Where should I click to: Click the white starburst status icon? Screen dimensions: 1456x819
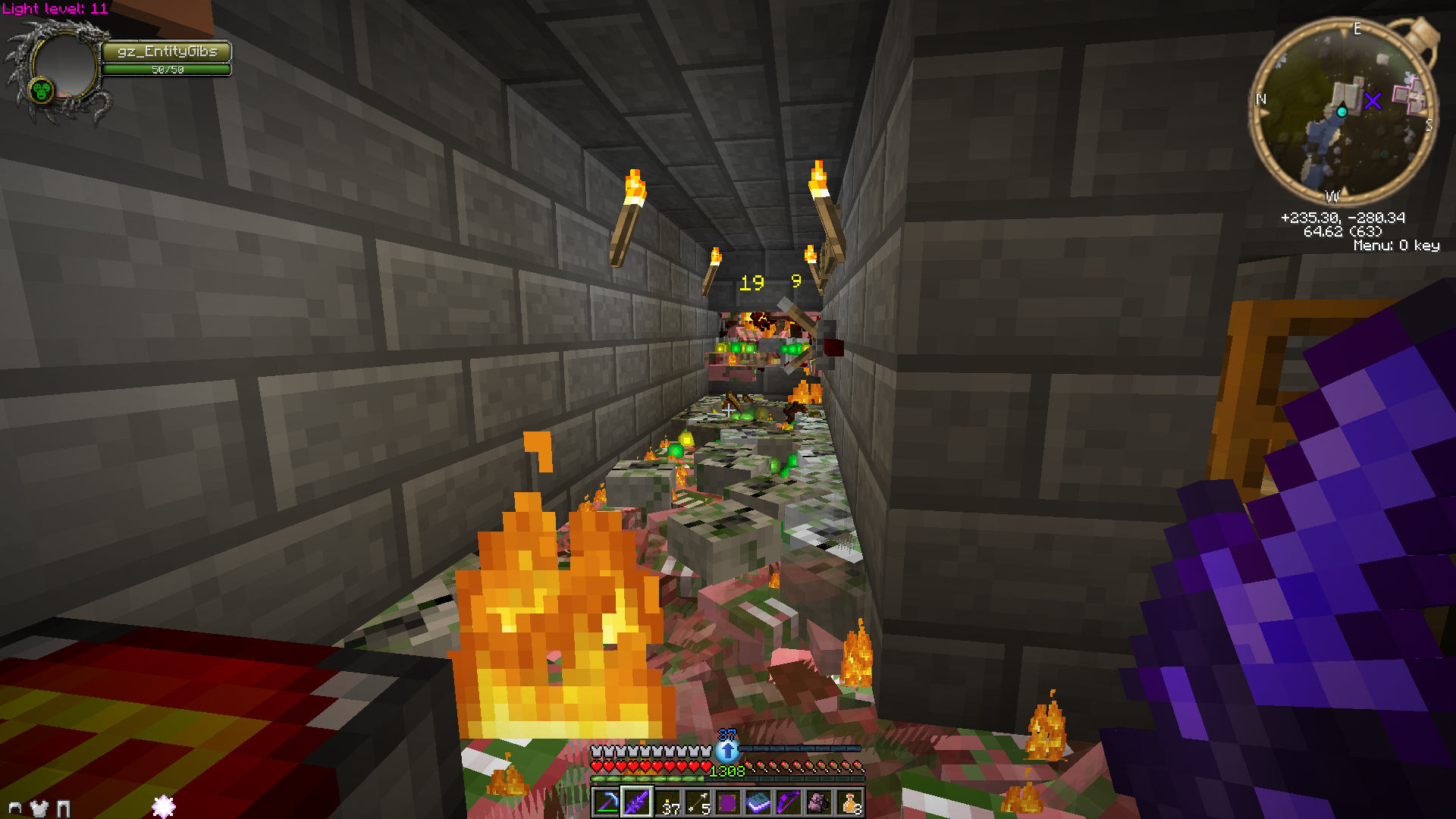coord(164,806)
